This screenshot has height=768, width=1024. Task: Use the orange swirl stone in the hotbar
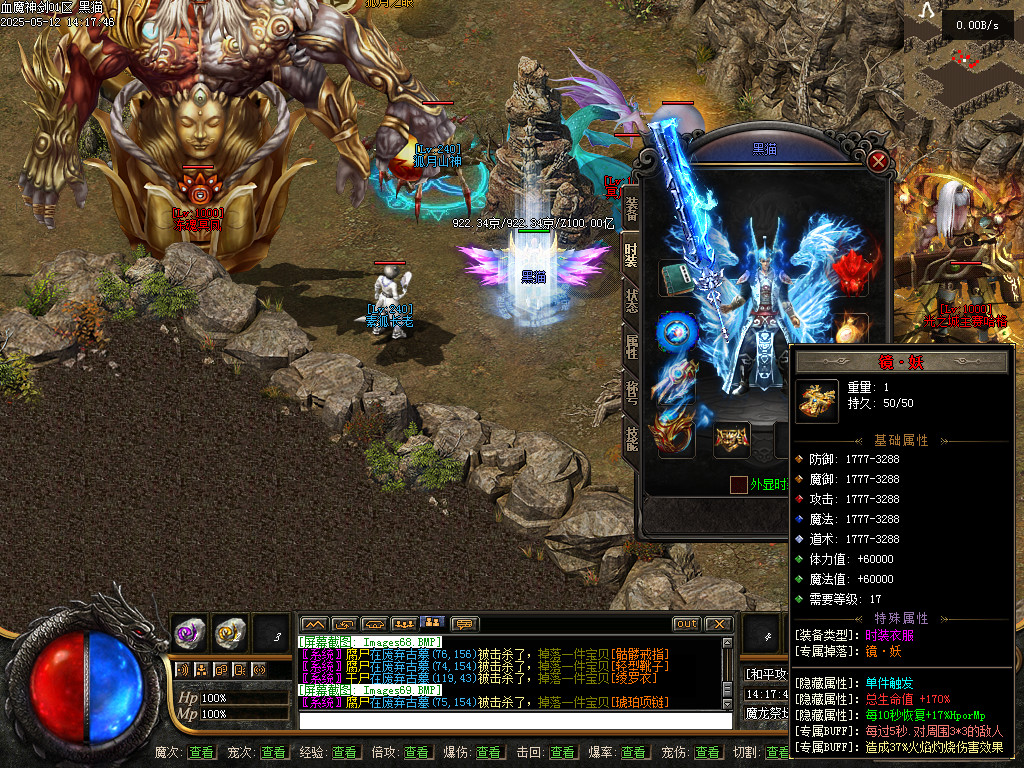click(x=230, y=632)
